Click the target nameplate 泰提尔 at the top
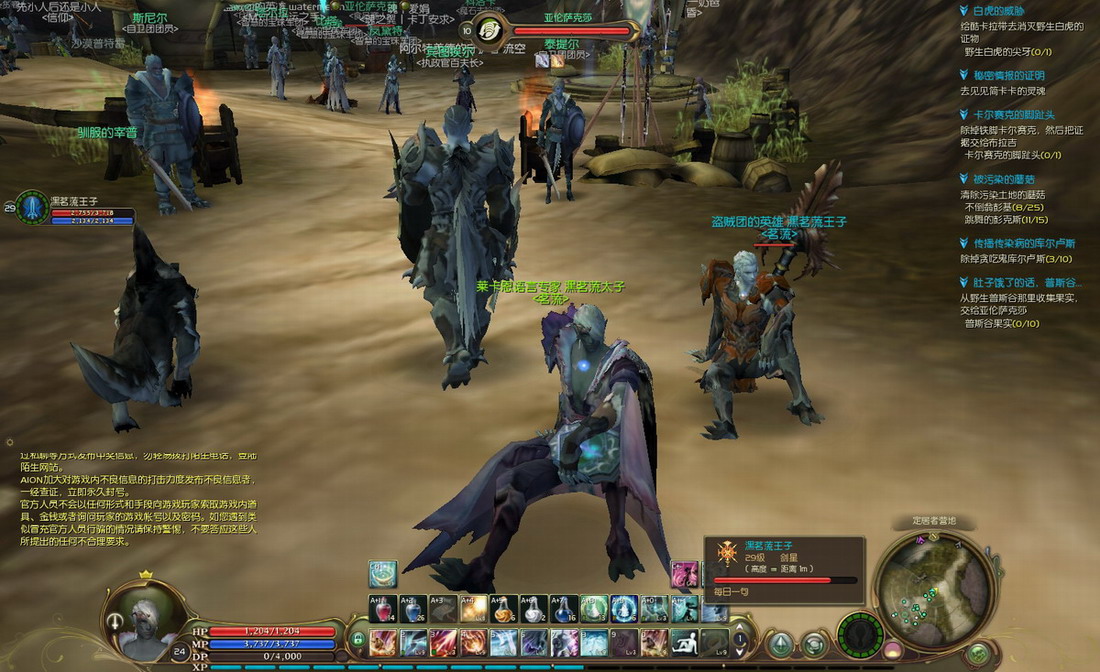This screenshot has width=1100, height=672. point(562,45)
